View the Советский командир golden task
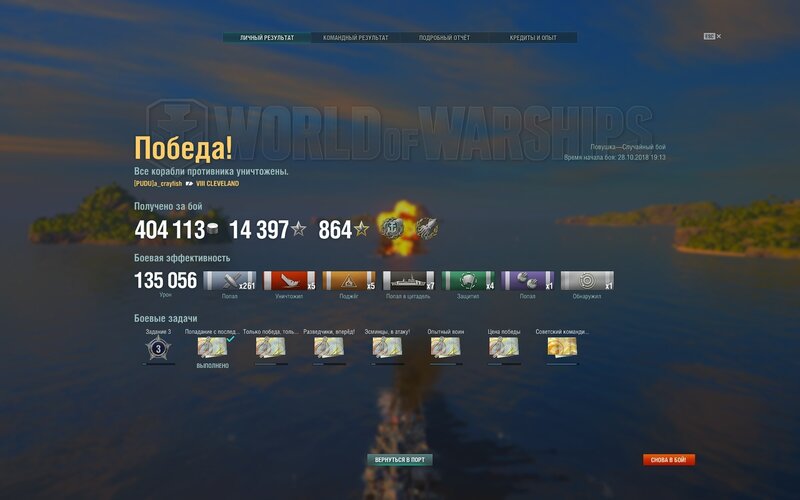This screenshot has height=500, width=800. click(x=561, y=348)
